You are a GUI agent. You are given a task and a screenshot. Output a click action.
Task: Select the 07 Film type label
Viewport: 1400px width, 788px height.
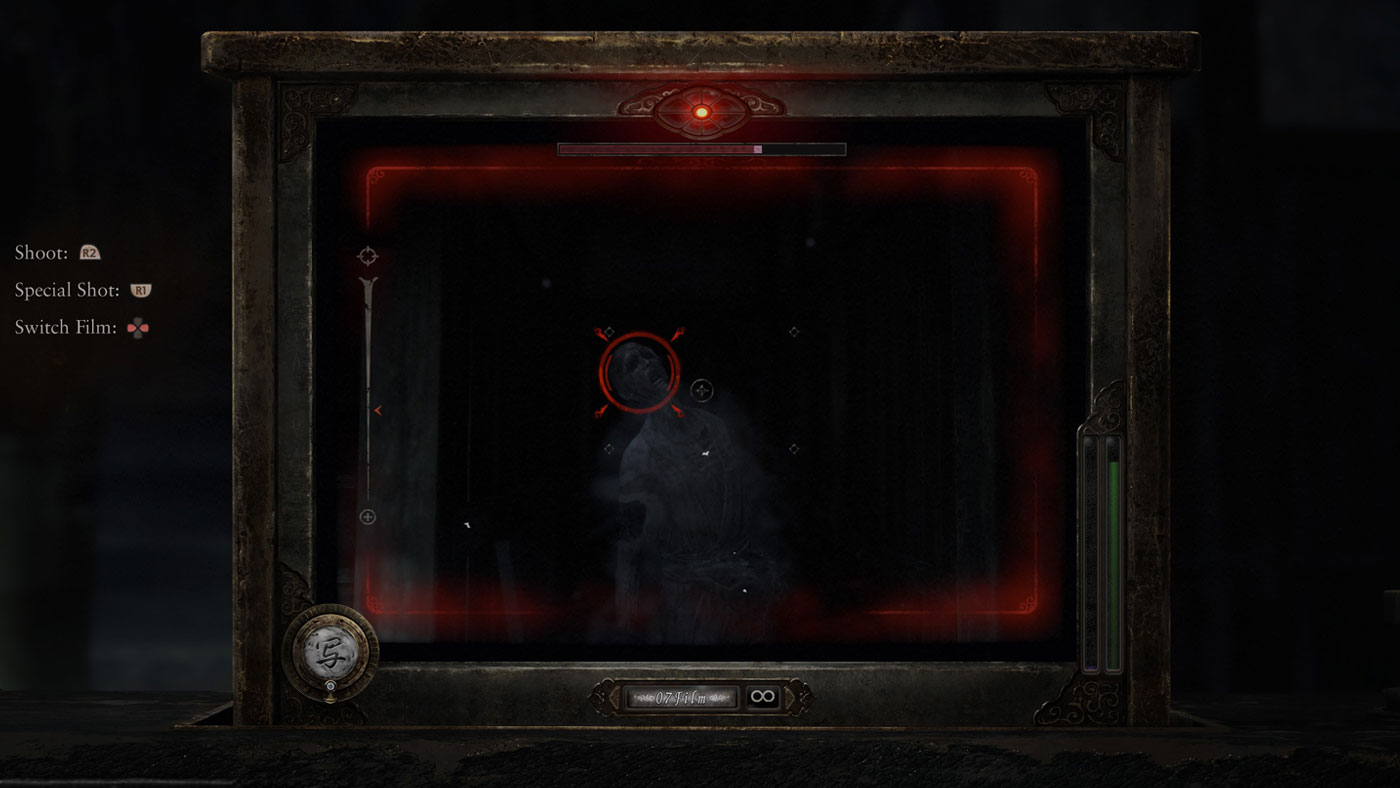[680, 697]
